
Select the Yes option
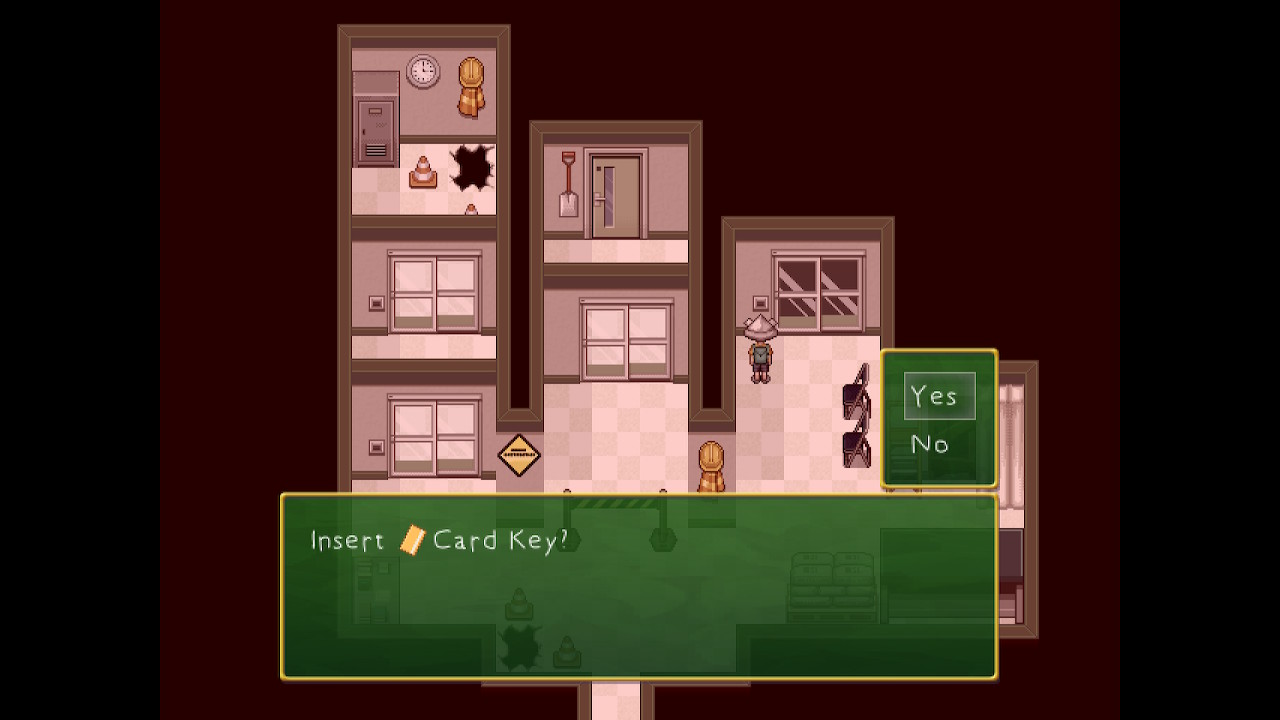(935, 395)
